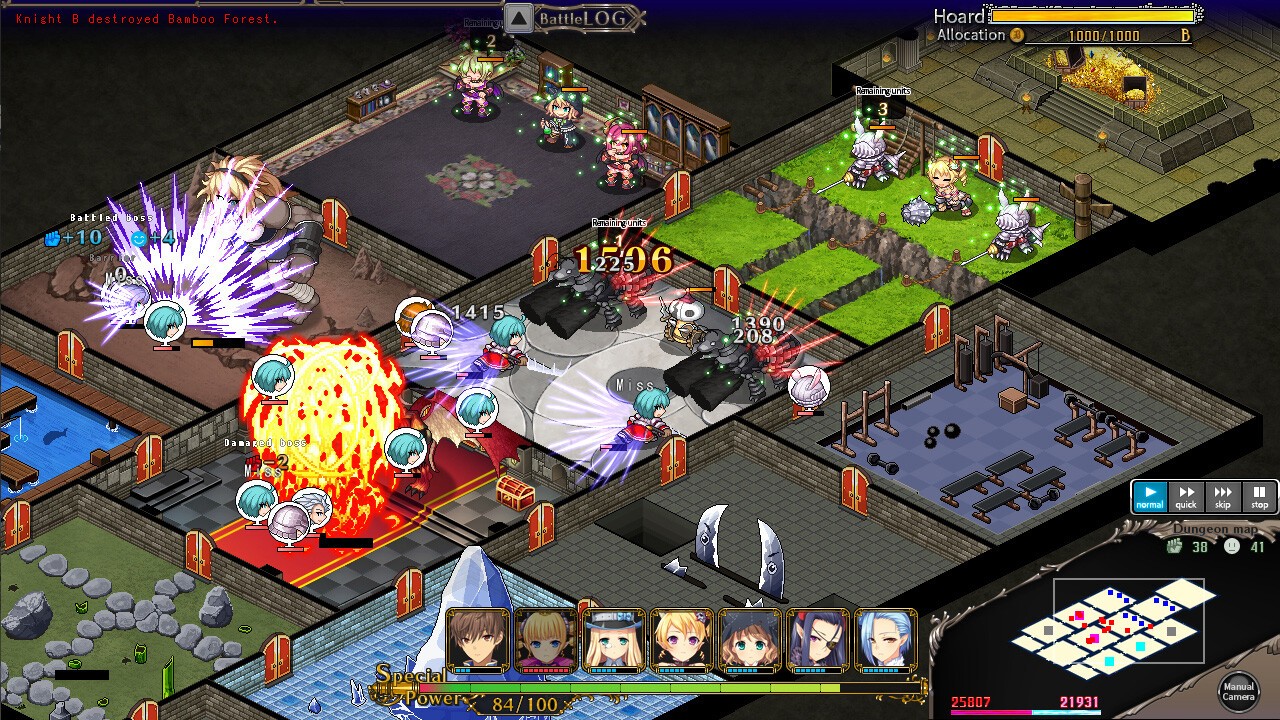This screenshot has width=1280, height=720.
Task: Choose the eyepatch dark-haired elf portrait
Action: 818,640
